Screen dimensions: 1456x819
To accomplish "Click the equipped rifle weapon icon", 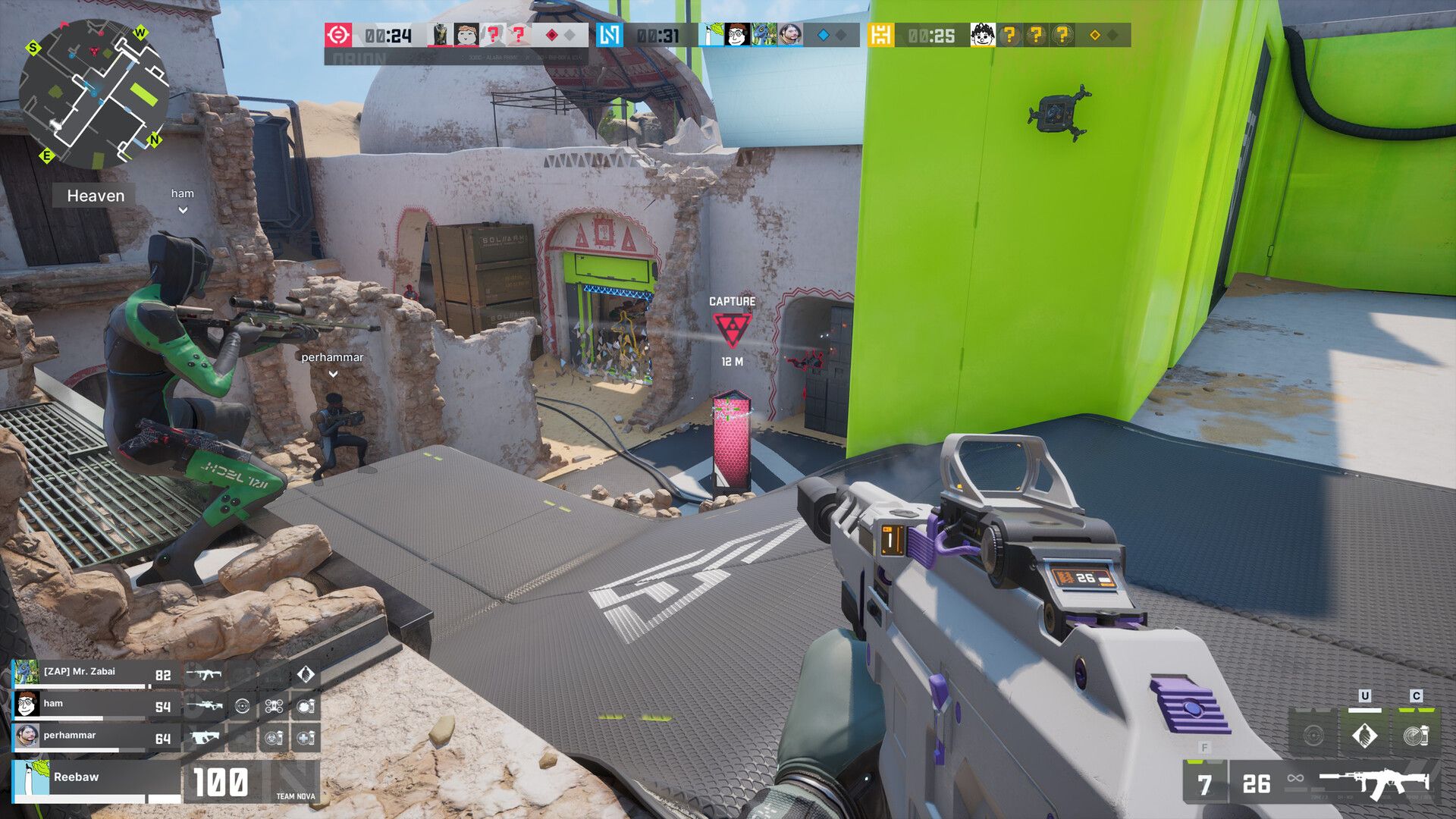I will coord(1373,783).
